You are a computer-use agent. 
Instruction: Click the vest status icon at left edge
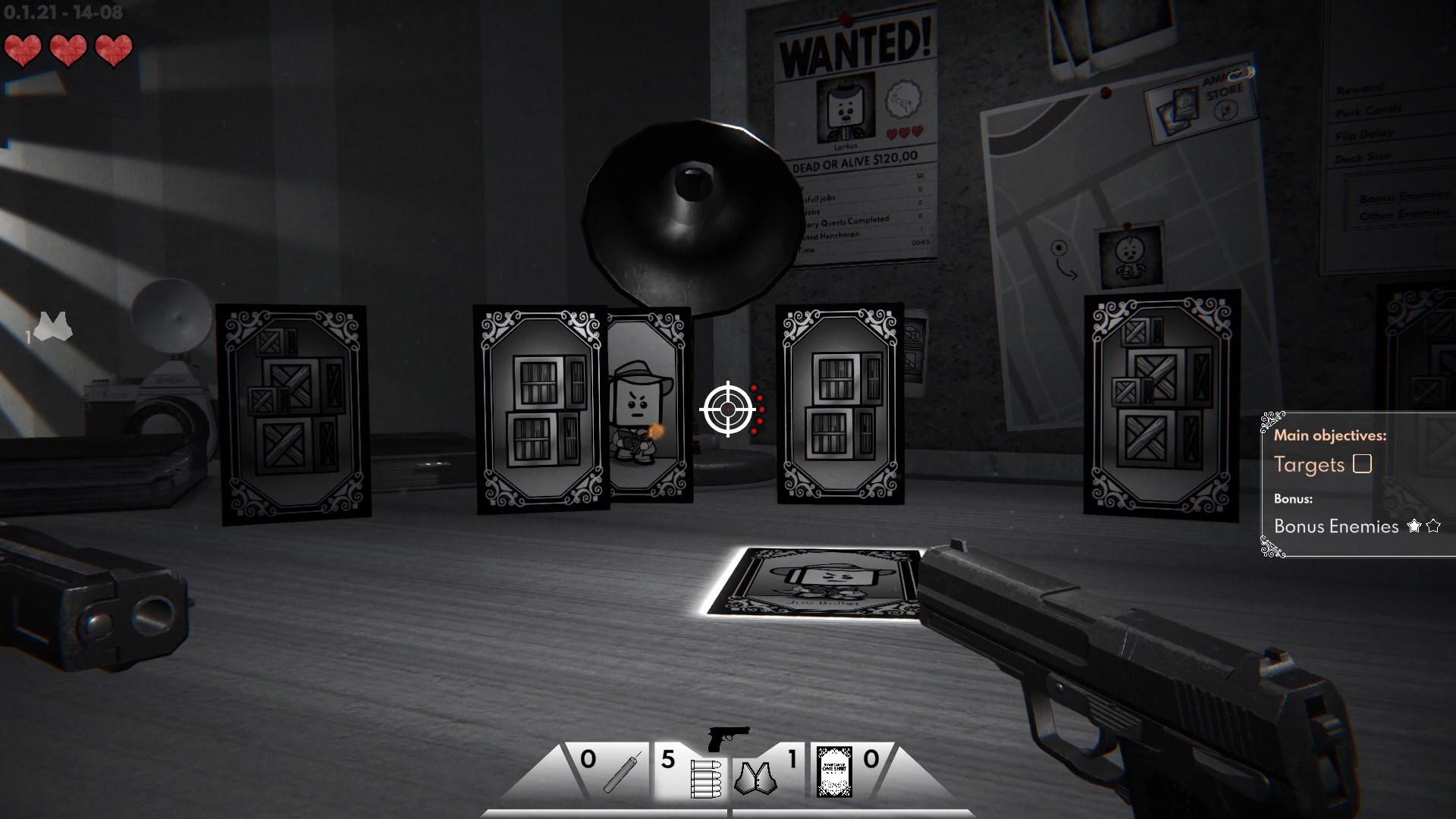53,328
